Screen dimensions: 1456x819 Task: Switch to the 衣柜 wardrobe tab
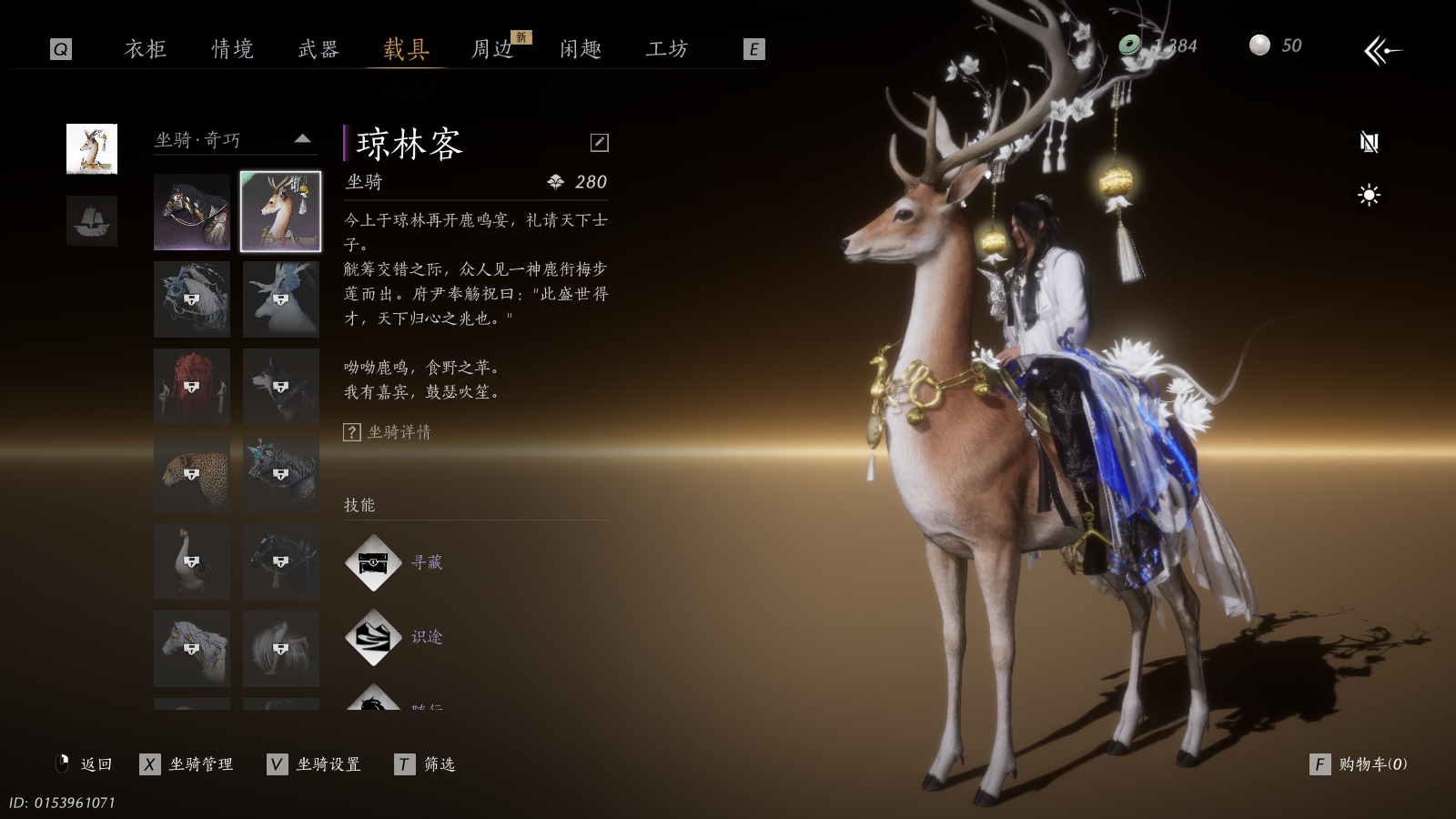pyautogui.click(x=146, y=49)
